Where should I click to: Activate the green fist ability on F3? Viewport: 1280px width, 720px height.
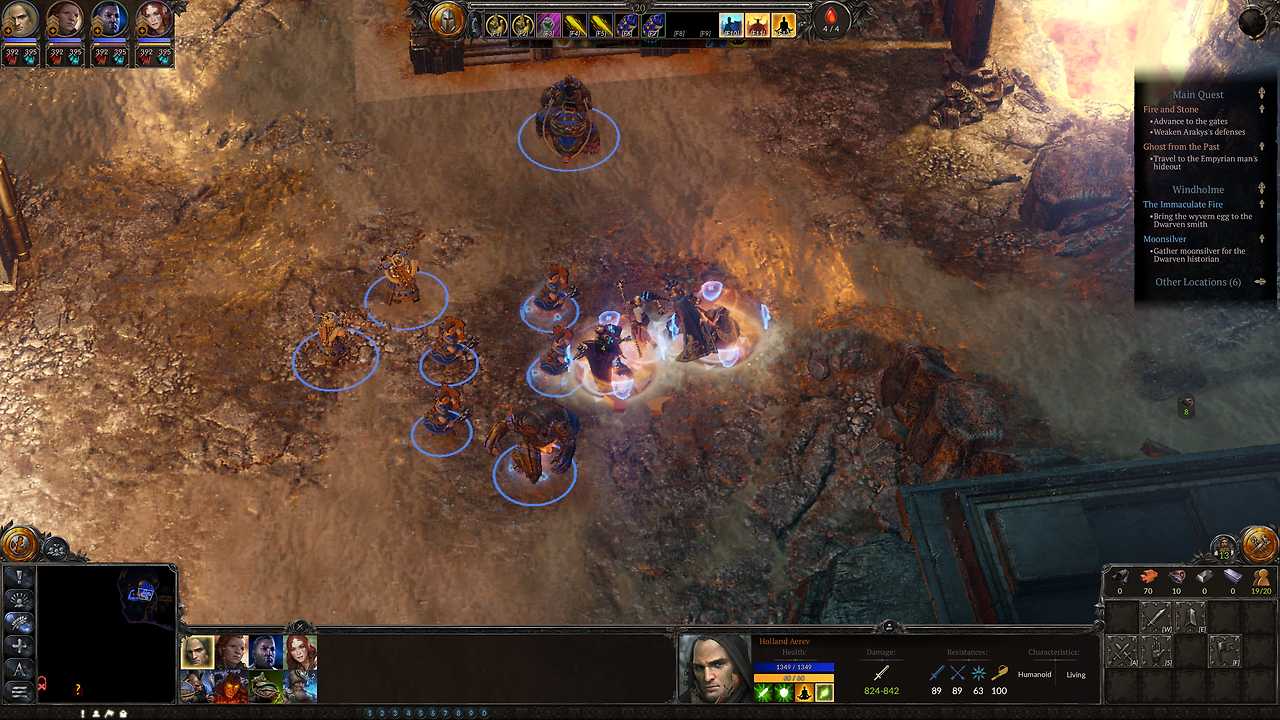[x=547, y=25]
